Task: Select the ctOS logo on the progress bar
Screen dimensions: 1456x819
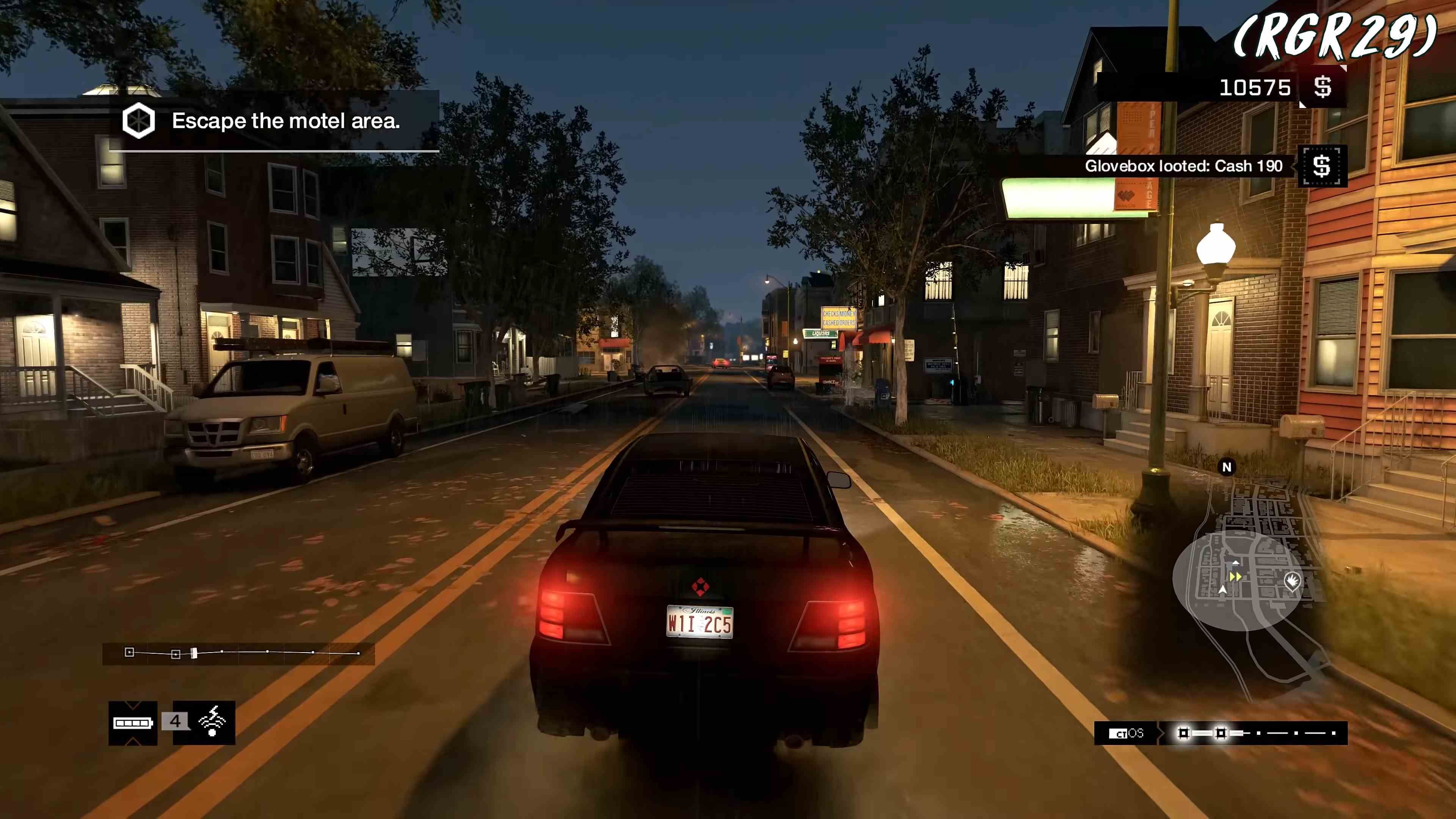Action: click(x=1126, y=734)
